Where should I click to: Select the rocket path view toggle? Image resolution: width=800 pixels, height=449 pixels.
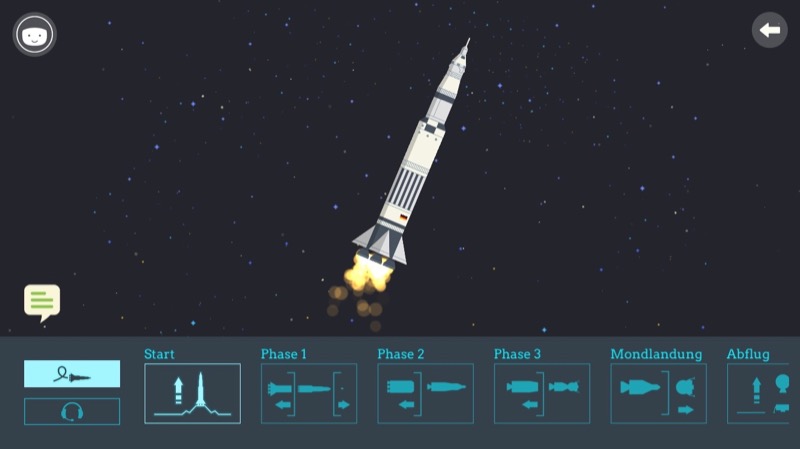72,374
